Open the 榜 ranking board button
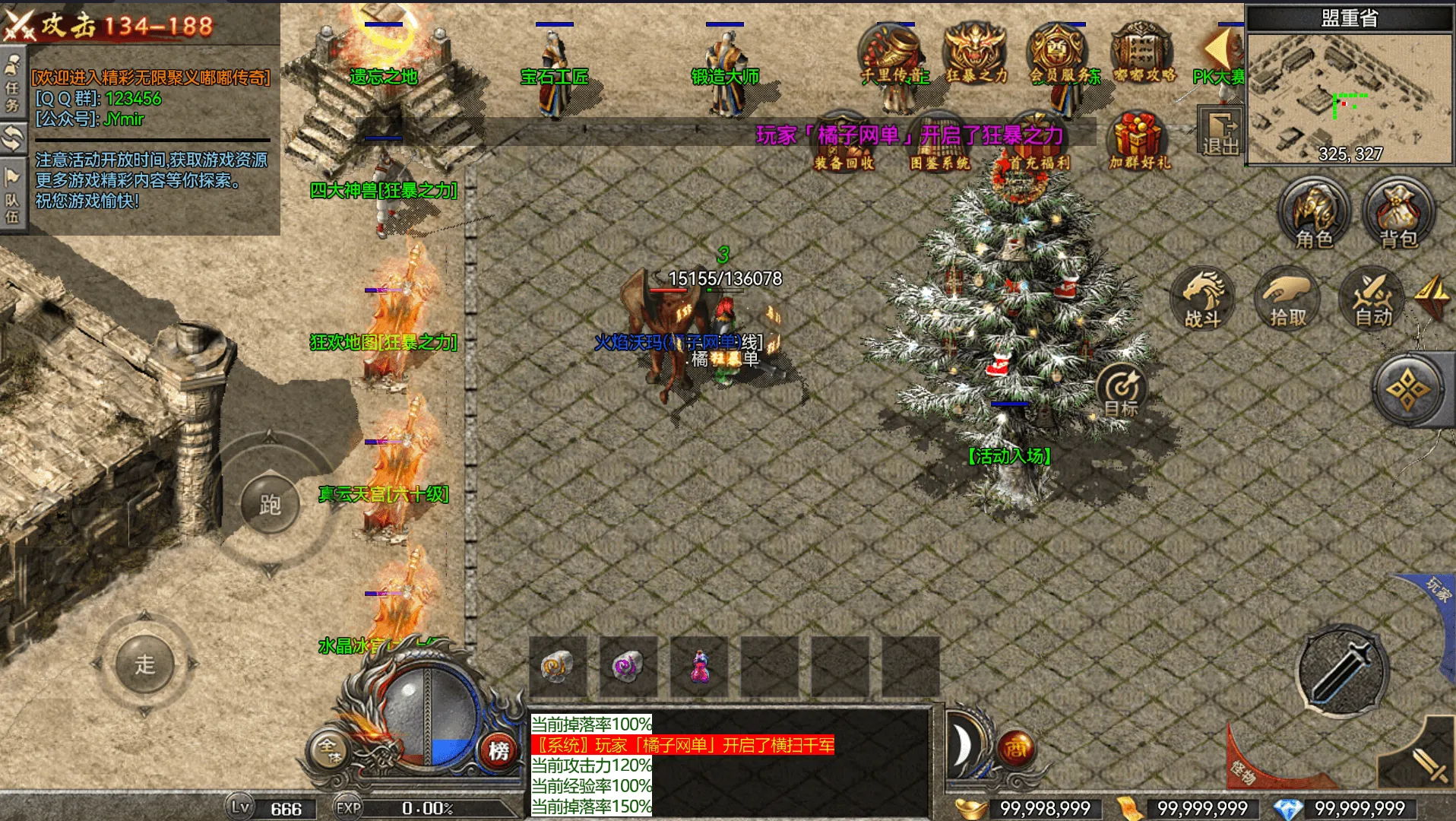1456x821 pixels. [x=499, y=750]
